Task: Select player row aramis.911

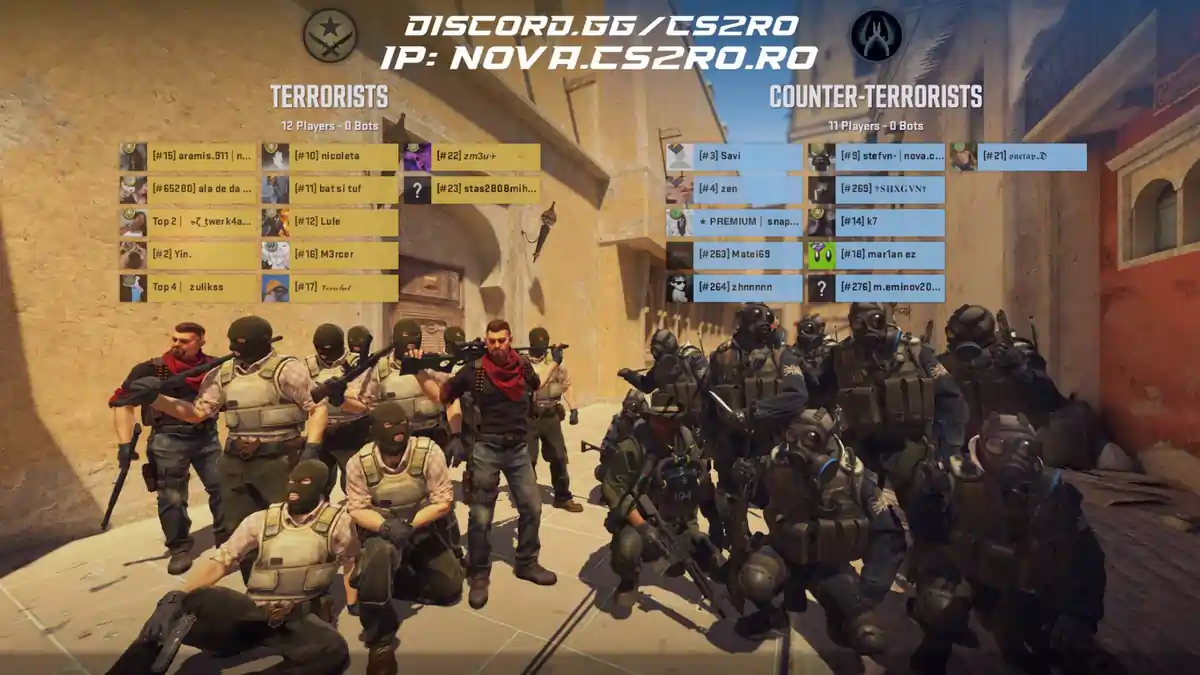Action: pos(189,157)
